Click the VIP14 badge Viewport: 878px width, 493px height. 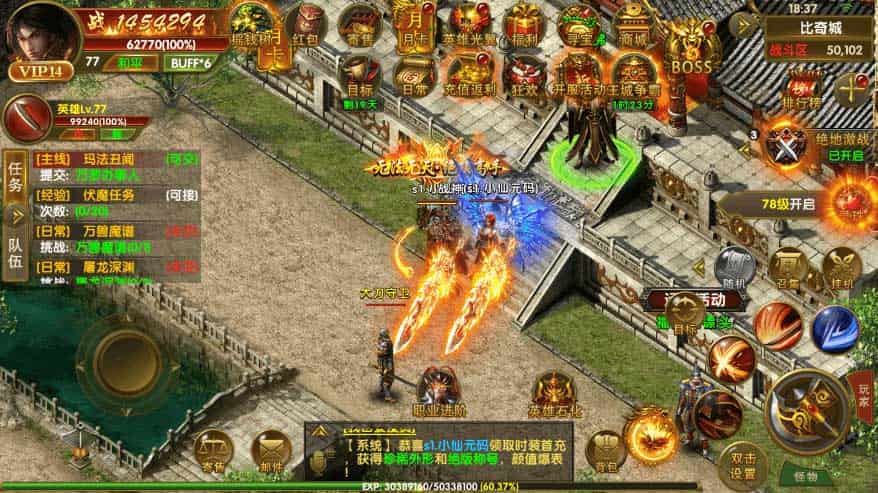(36, 71)
